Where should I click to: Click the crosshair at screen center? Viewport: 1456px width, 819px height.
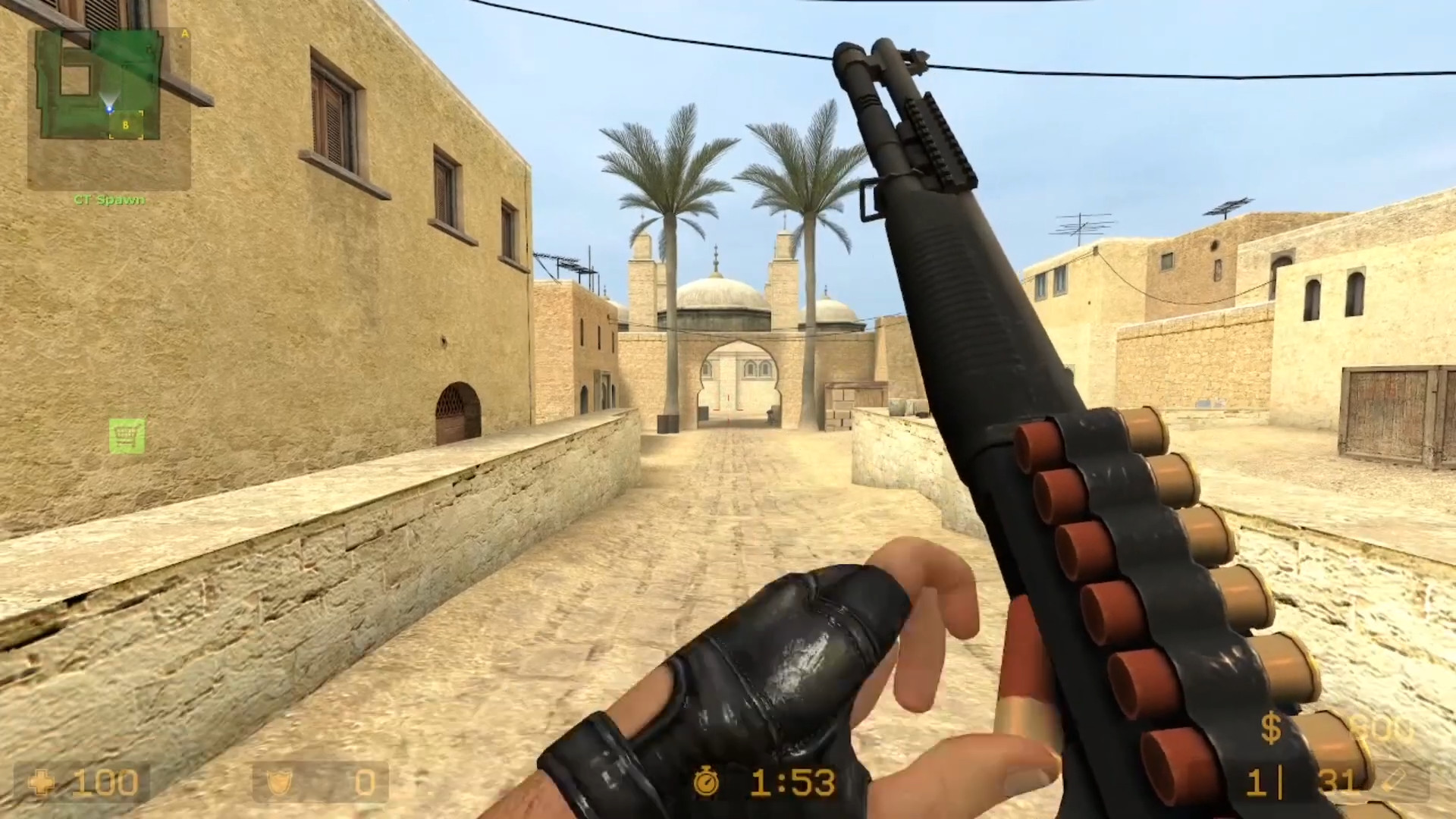[728, 409]
